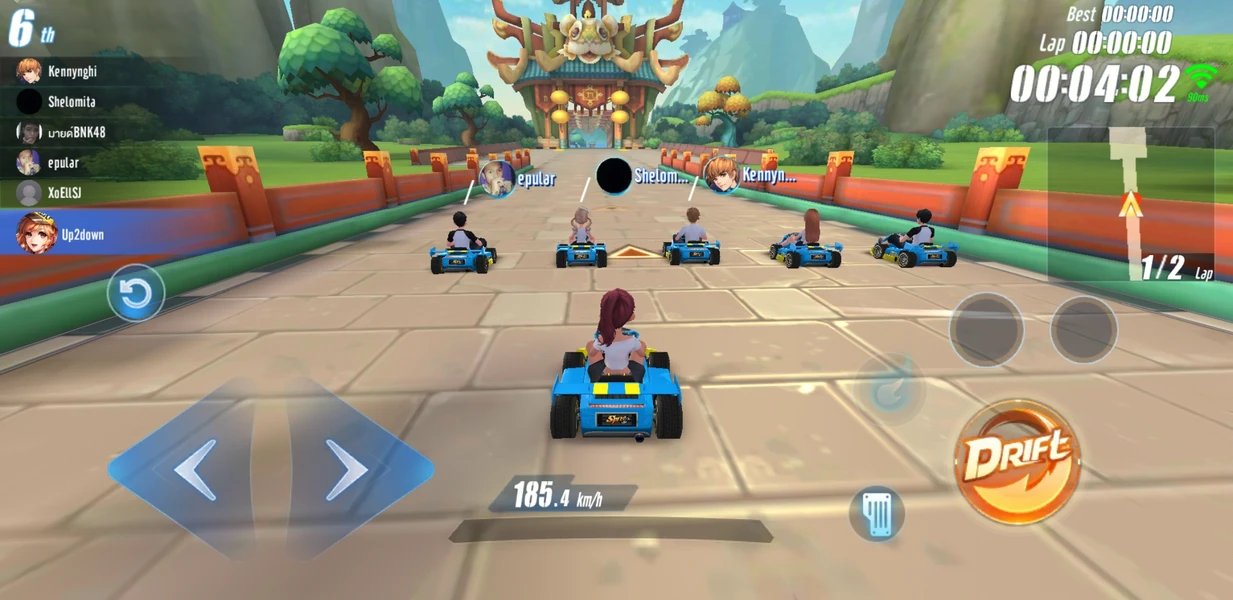Apply the brake pedal button
This screenshot has width=1233, height=600.
877,514
